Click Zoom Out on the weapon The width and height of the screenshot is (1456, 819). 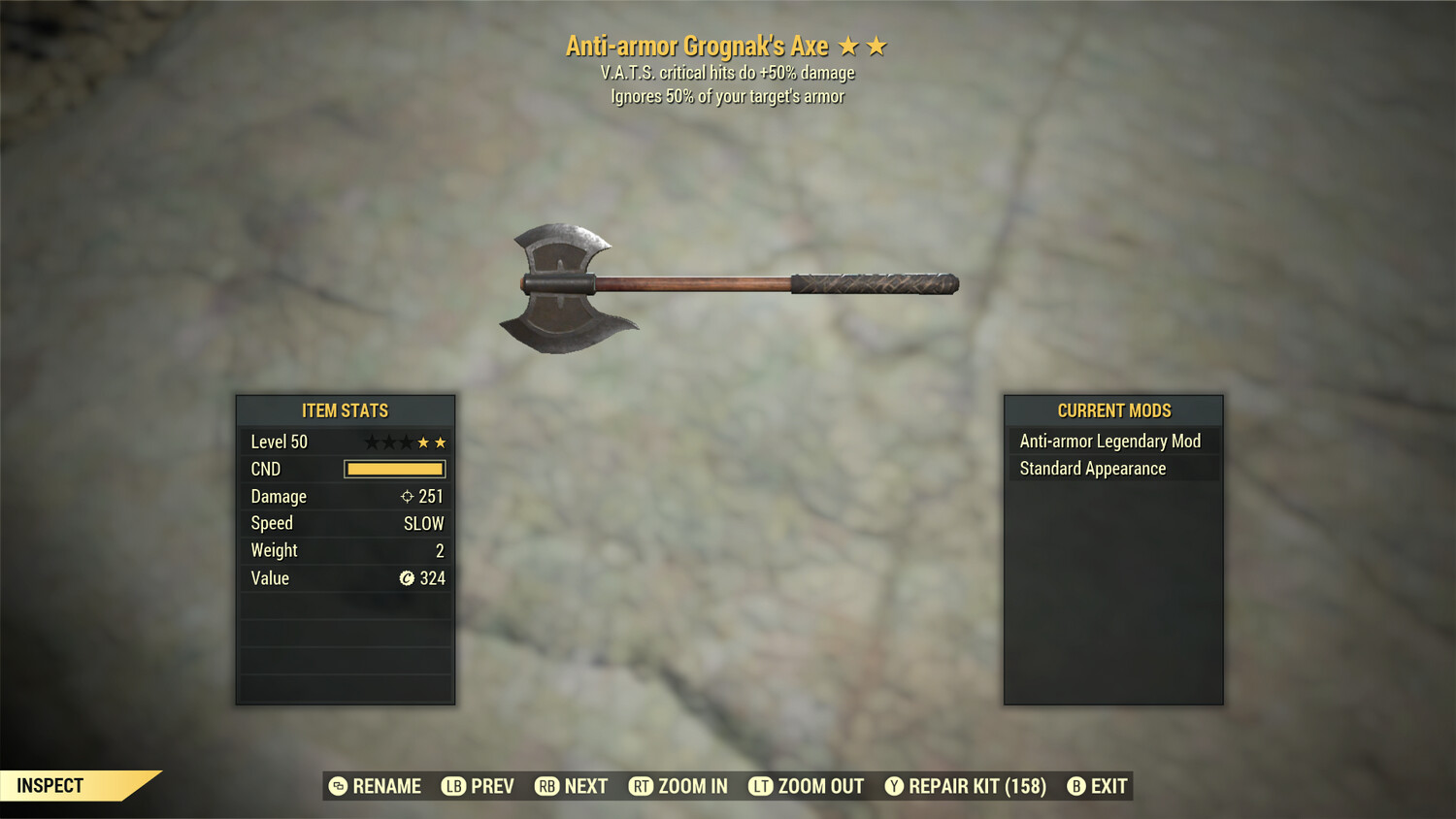tap(807, 786)
